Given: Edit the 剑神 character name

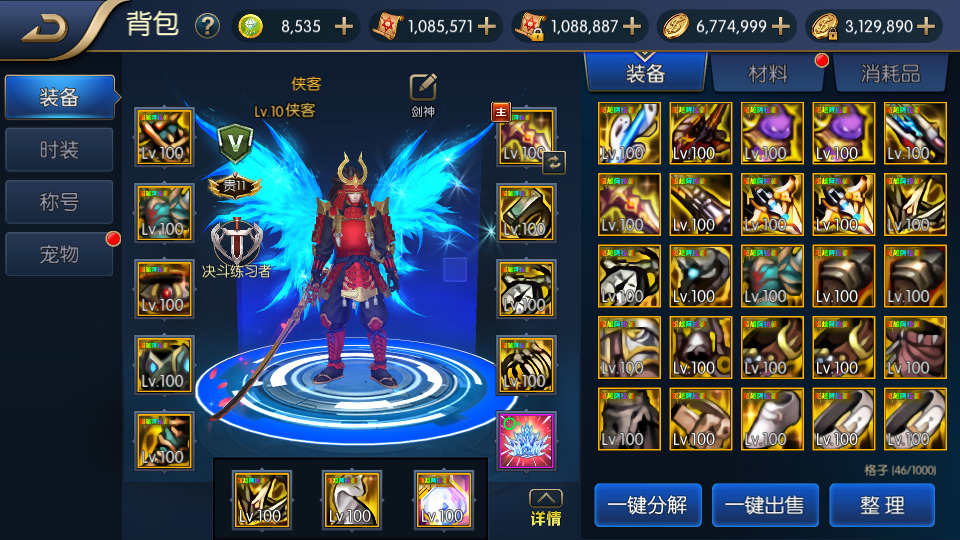Looking at the screenshot, I should pos(423,89).
